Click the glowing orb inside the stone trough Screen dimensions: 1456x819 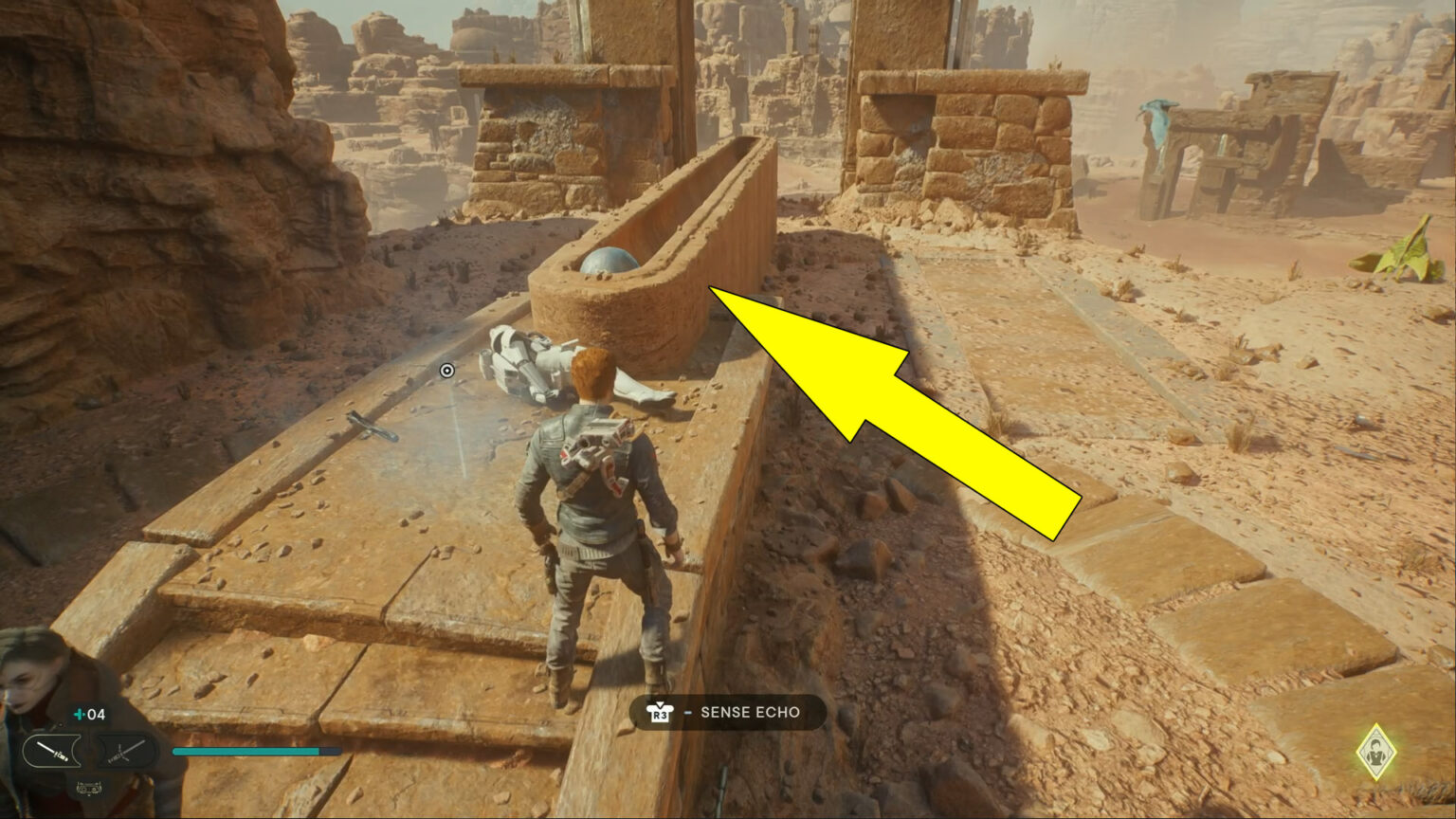pyautogui.click(x=611, y=263)
